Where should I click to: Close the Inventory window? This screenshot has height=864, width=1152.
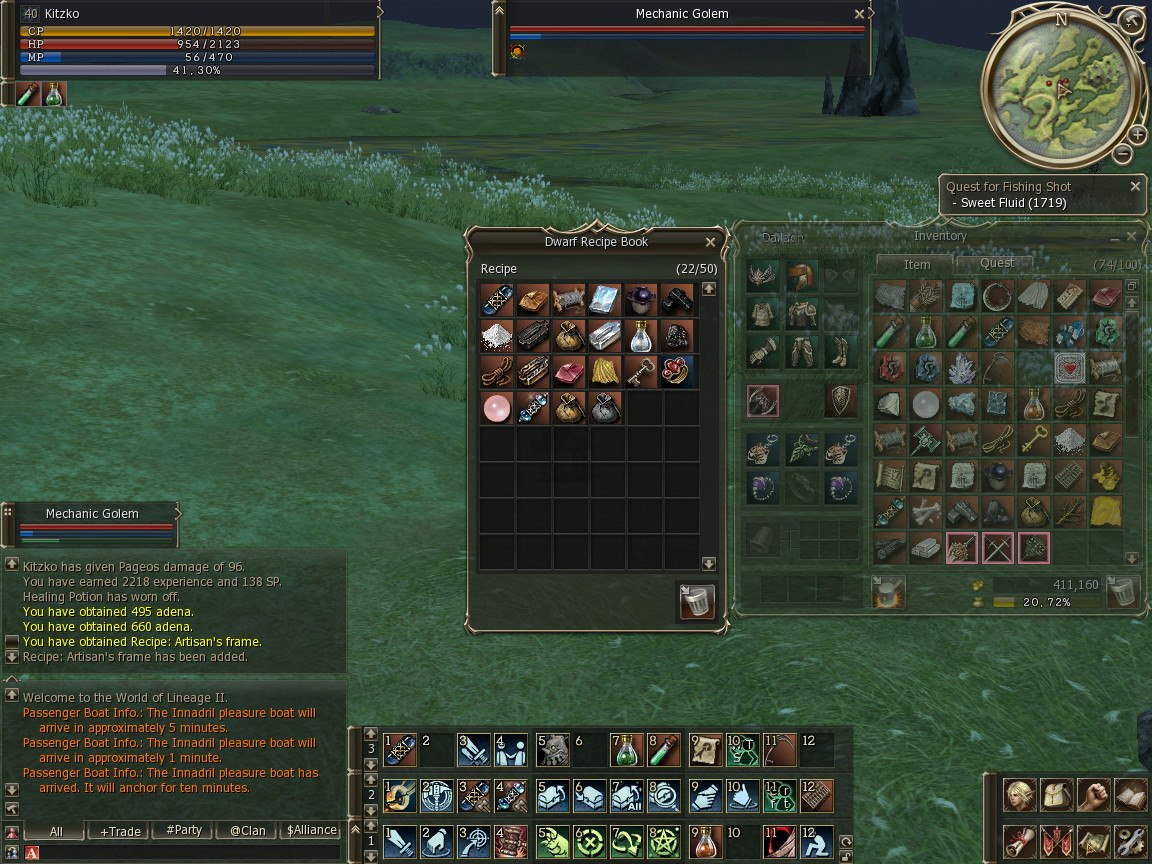click(x=1132, y=237)
